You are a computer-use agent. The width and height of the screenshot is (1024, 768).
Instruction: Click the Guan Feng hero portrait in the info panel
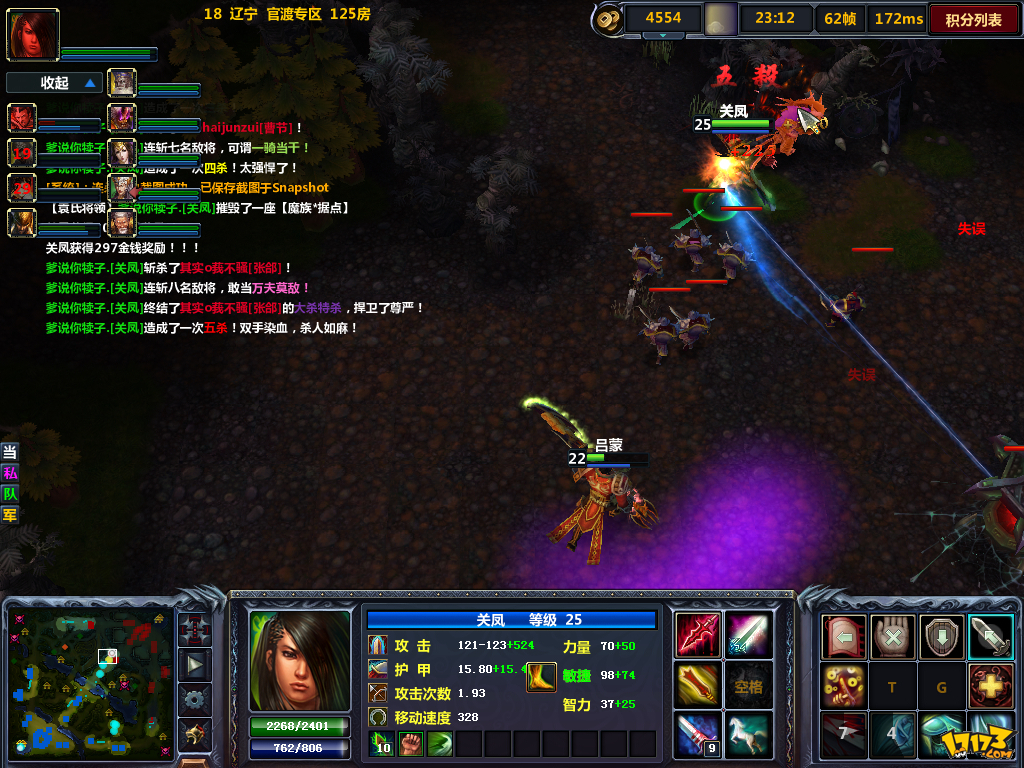click(x=299, y=660)
